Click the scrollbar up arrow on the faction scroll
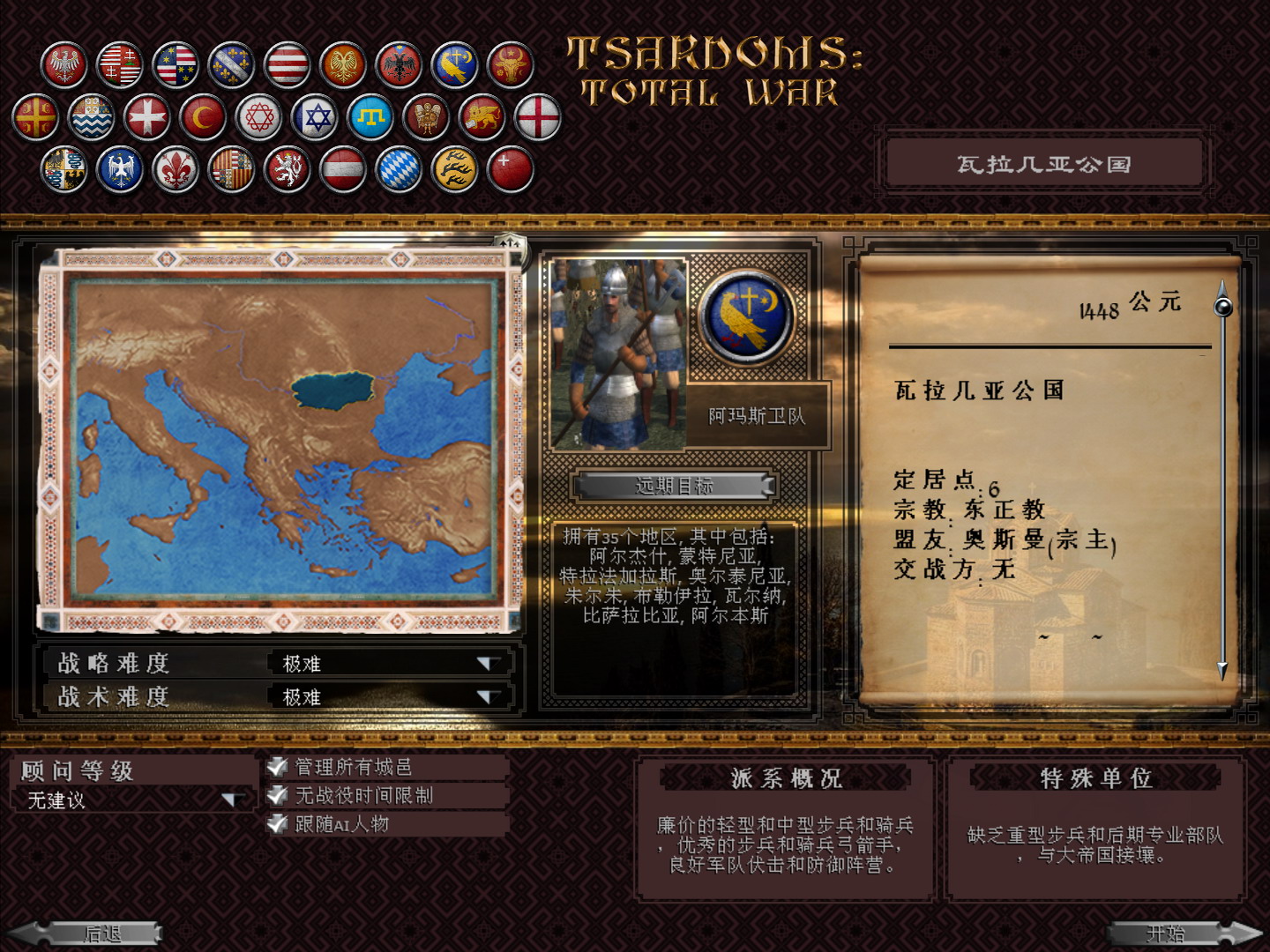Image resolution: width=1270 pixels, height=952 pixels. tap(1222, 287)
